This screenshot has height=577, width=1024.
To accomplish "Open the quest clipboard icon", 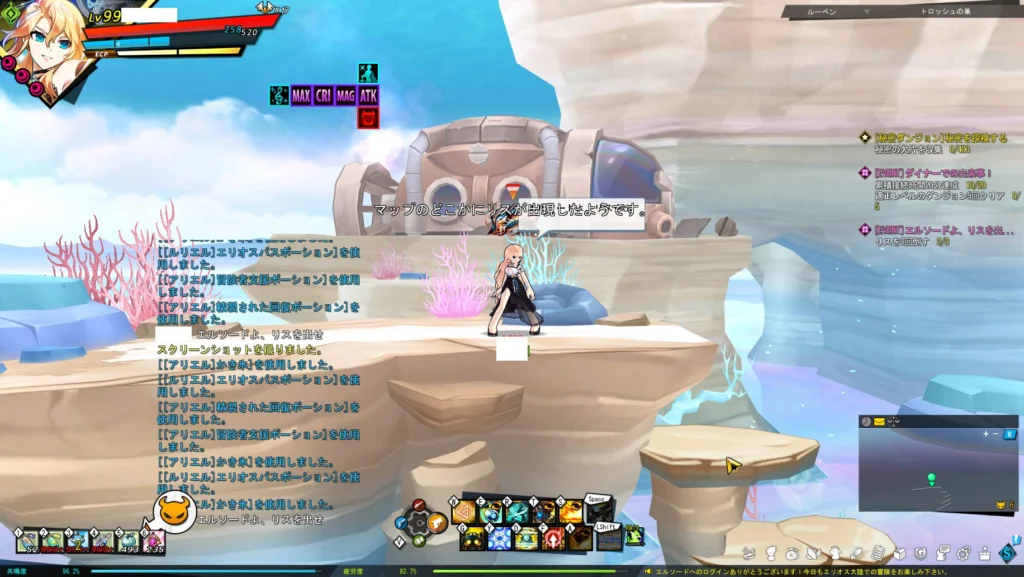I will (x=877, y=553).
